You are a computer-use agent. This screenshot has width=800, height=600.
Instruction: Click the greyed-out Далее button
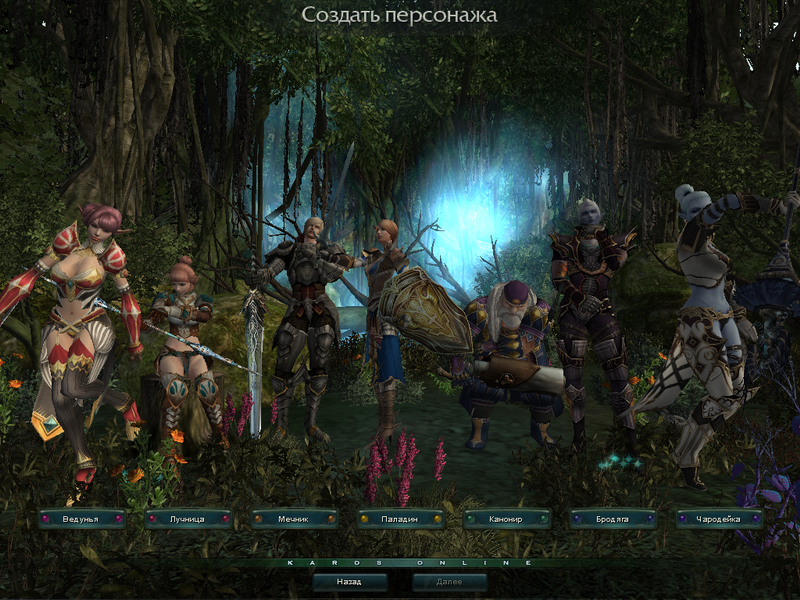[450, 581]
